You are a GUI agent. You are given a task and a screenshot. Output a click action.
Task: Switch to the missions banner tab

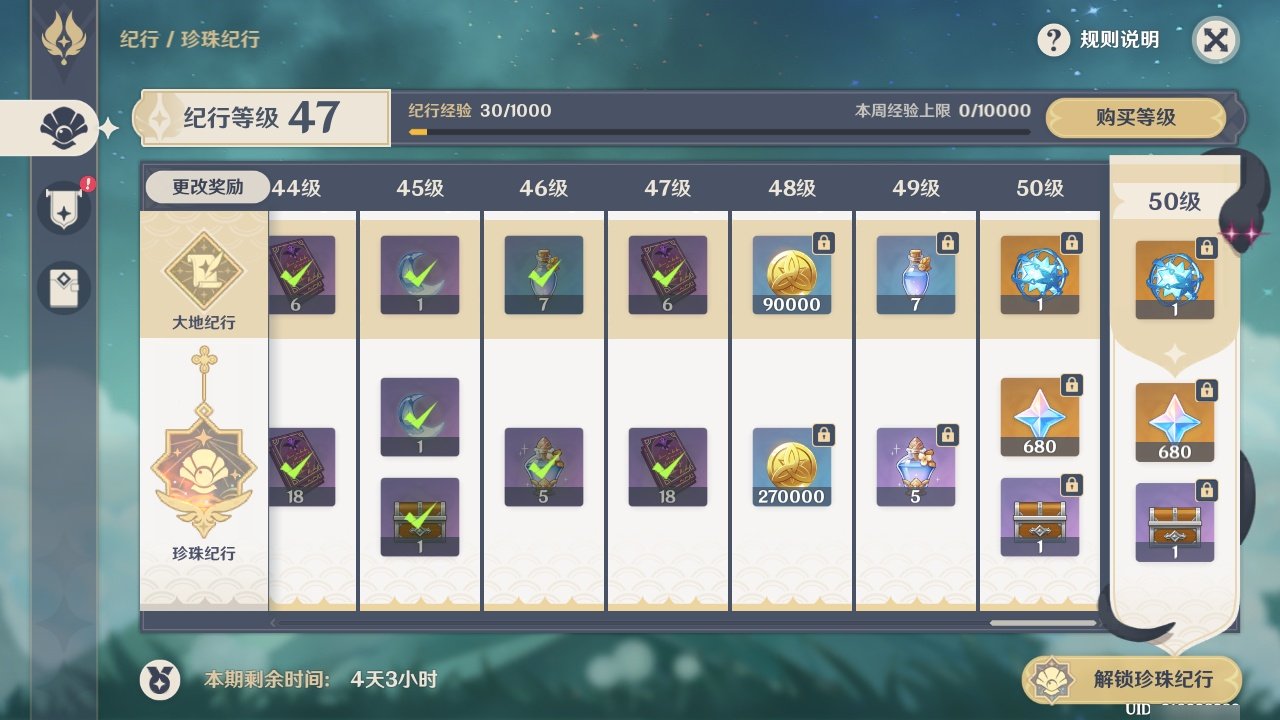[x=63, y=208]
